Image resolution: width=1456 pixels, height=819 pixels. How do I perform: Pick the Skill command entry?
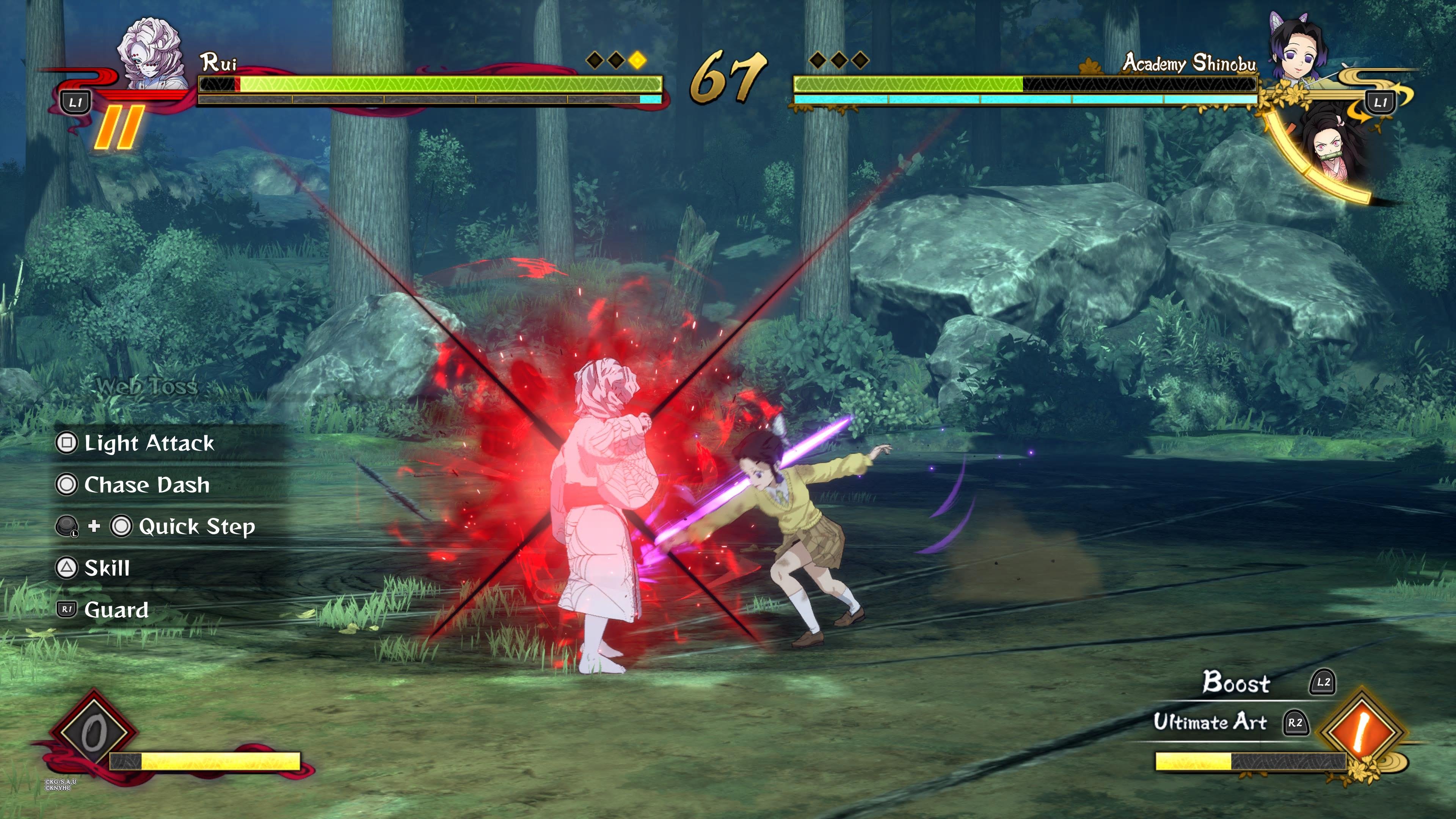pyautogui.click(x=107, y=568)
